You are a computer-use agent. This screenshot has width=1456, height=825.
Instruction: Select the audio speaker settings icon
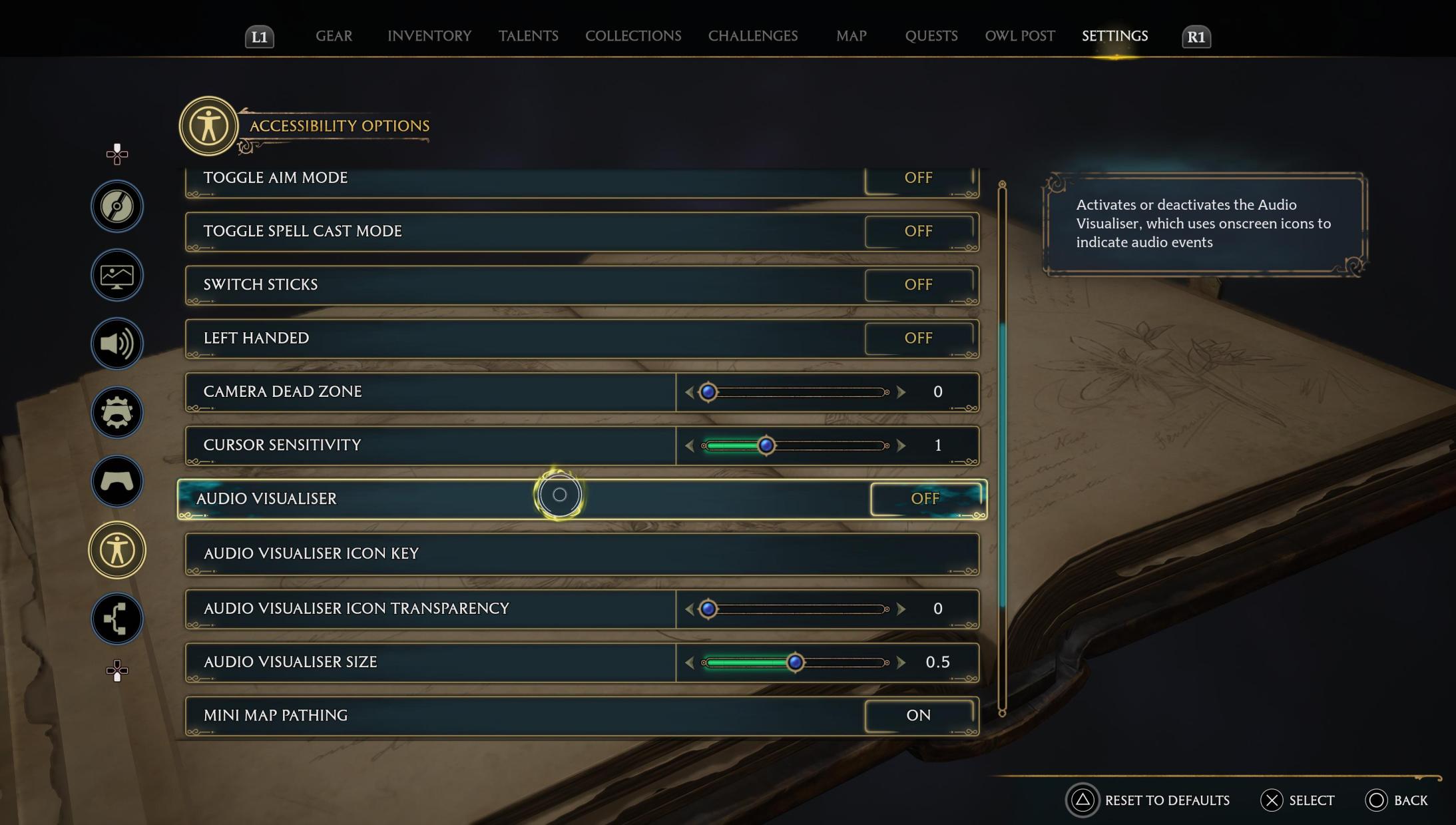[117, 344]
